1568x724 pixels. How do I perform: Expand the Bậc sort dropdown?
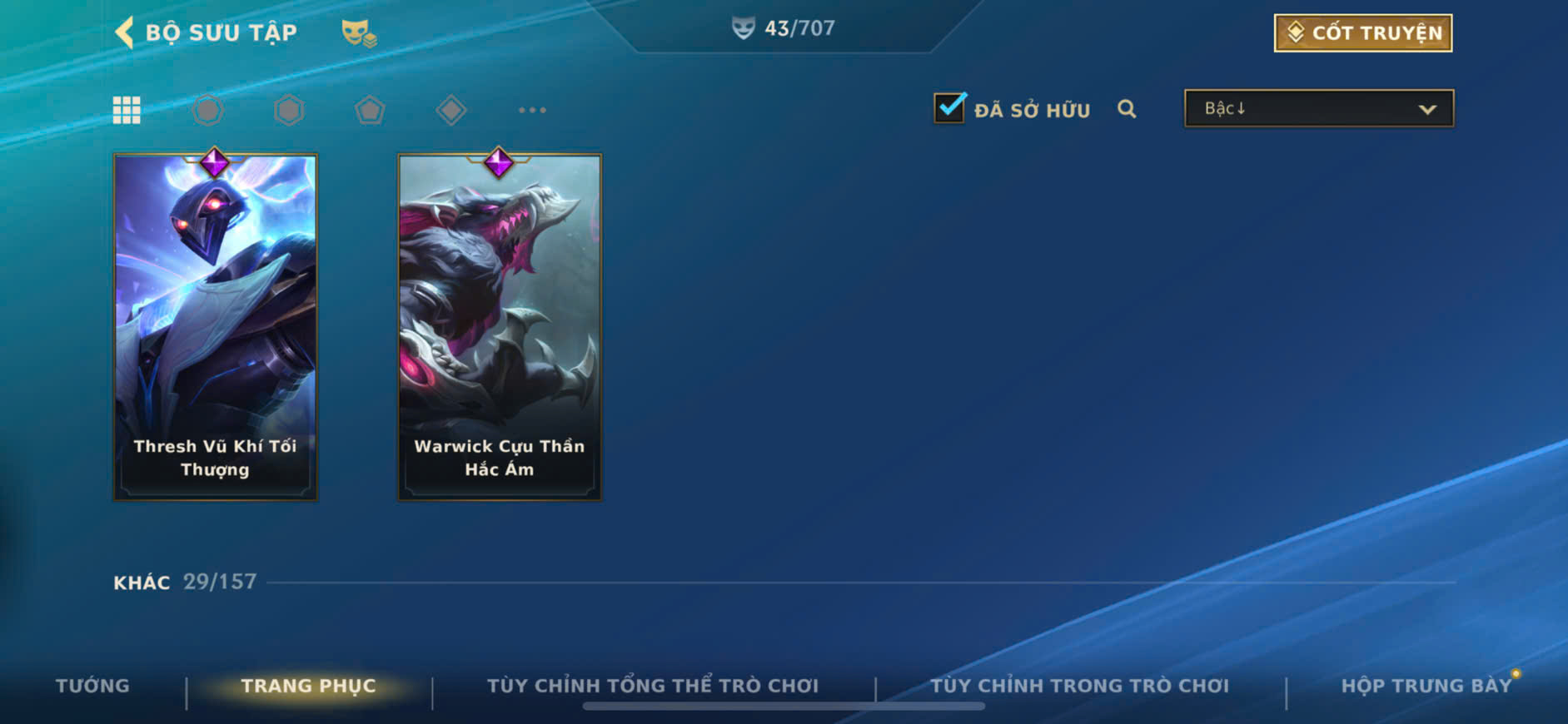(x=1318, y=109)
